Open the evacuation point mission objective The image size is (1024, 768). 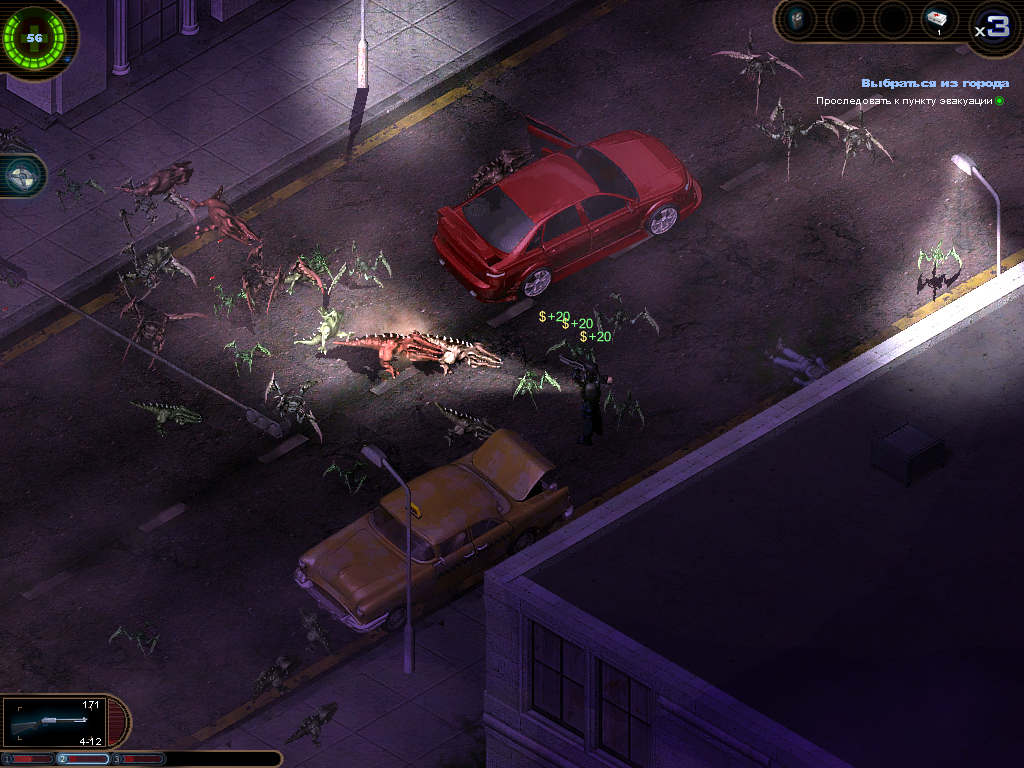pos(905,101)
